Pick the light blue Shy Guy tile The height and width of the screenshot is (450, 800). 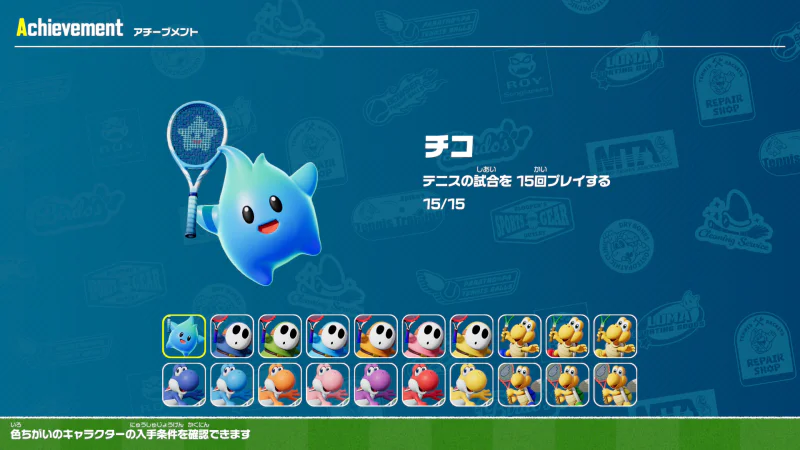[328, 336]
